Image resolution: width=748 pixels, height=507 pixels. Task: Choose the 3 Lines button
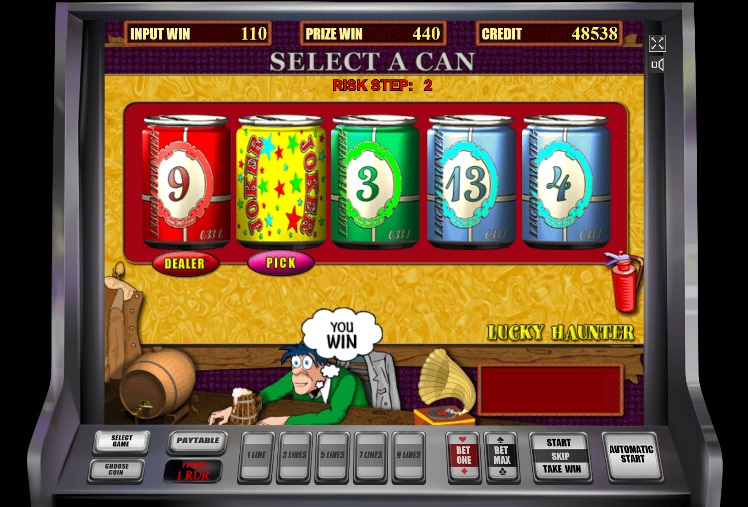[x=295, y=455]
